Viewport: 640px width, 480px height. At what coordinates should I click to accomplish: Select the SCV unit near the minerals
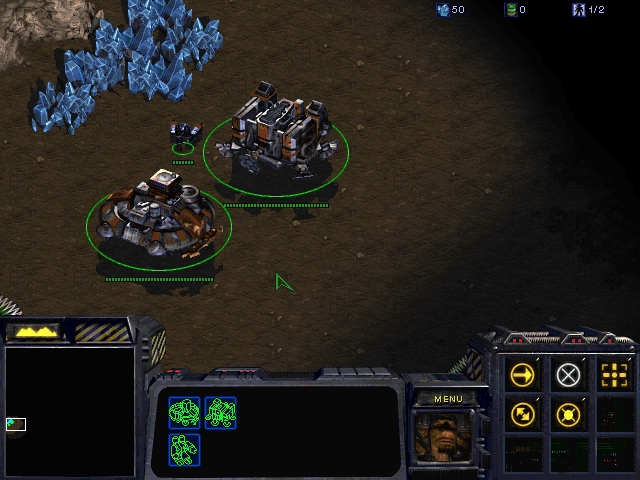tap(184, 133)
